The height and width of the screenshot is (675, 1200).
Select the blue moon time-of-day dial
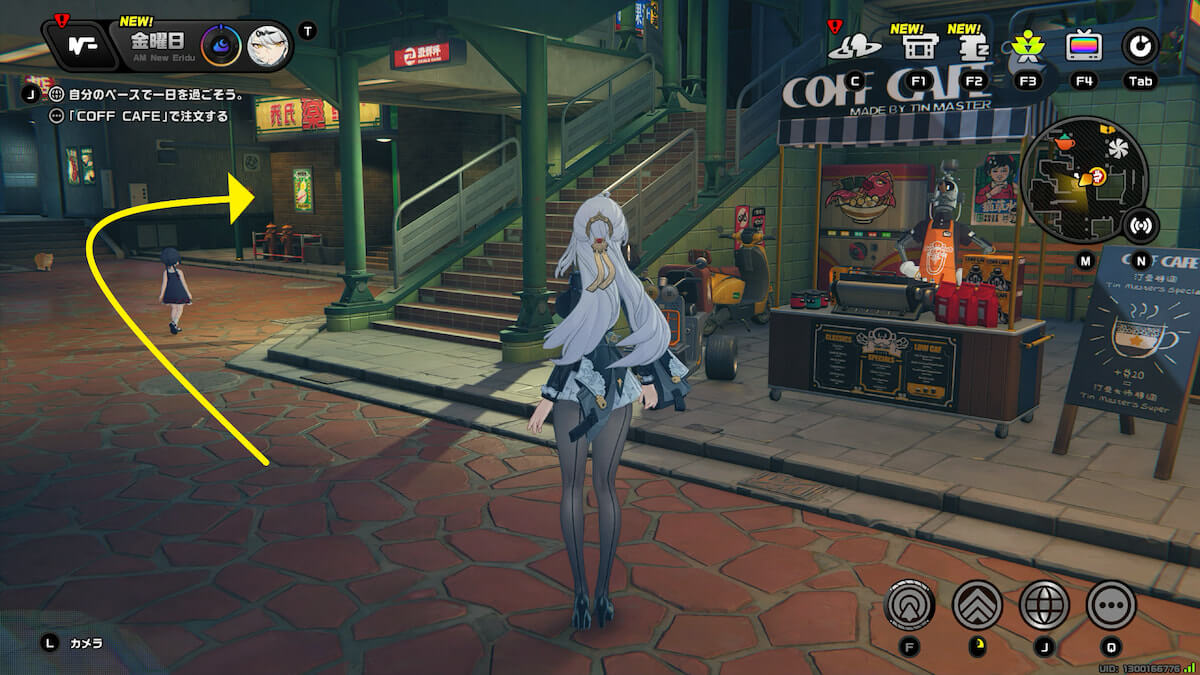tap(220, 46)
